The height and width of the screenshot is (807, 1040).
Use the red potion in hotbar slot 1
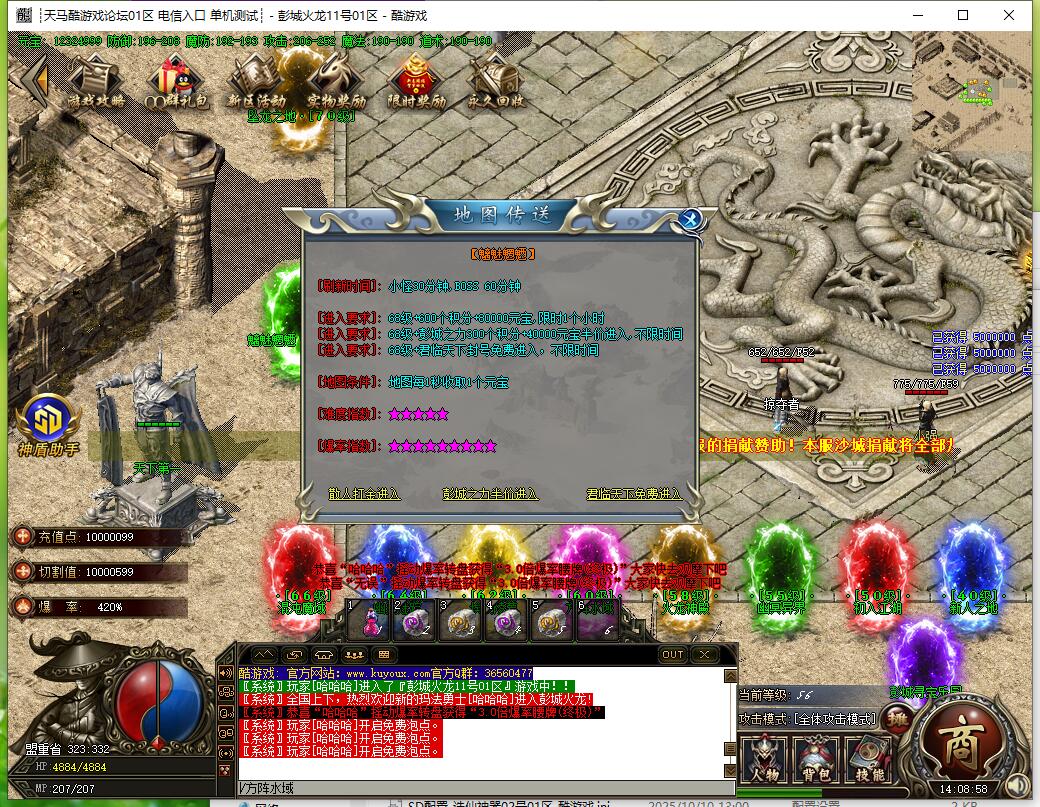pyautogui.click(x=370, y=622)
